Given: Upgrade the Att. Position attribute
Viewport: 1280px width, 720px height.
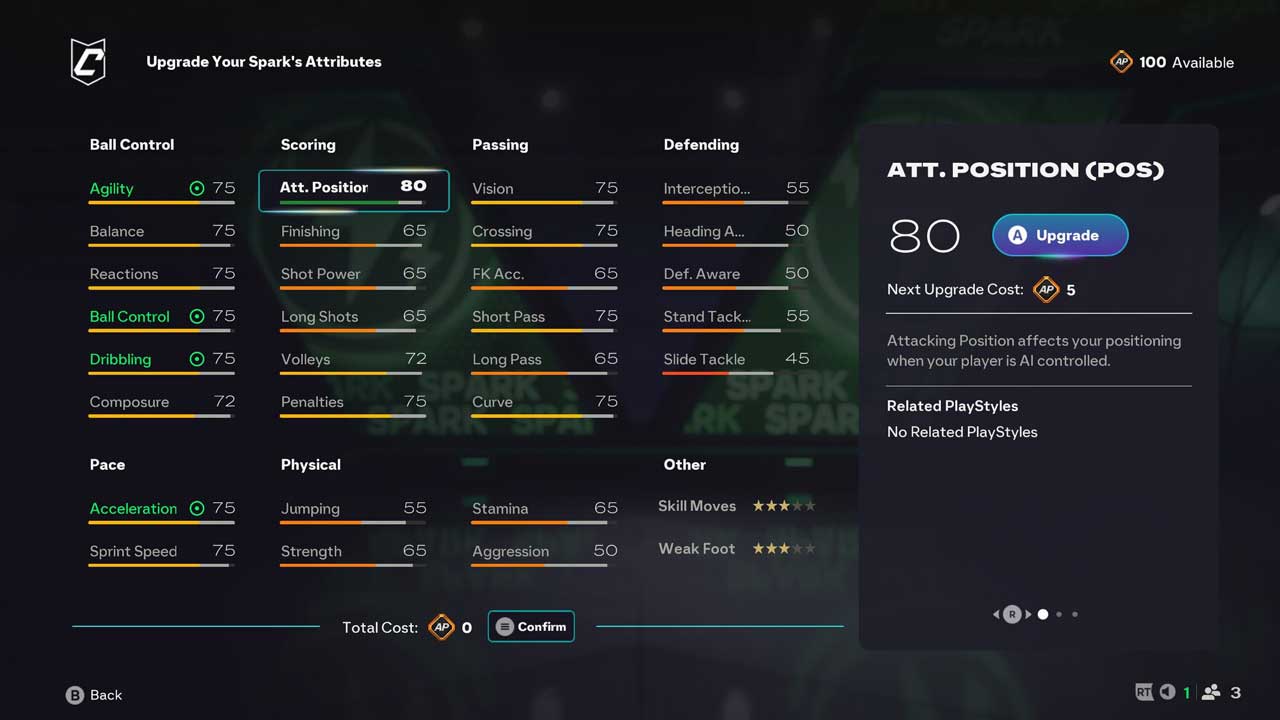Looking at the screenshot, I should (1060, 236).
